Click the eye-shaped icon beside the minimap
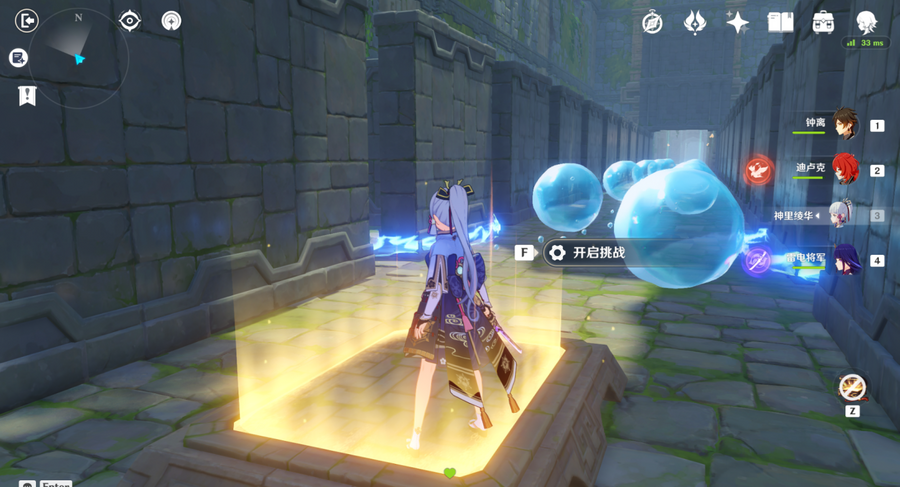The height and width of the screenshot is (487, 900). click(x=130, y=21)
